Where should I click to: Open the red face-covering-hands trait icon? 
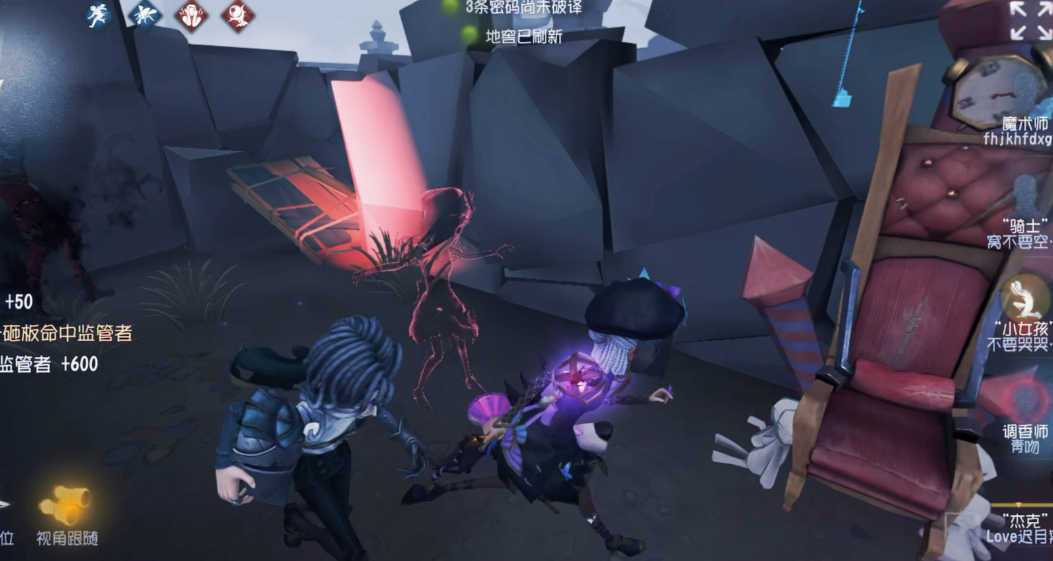coord(191,15)
